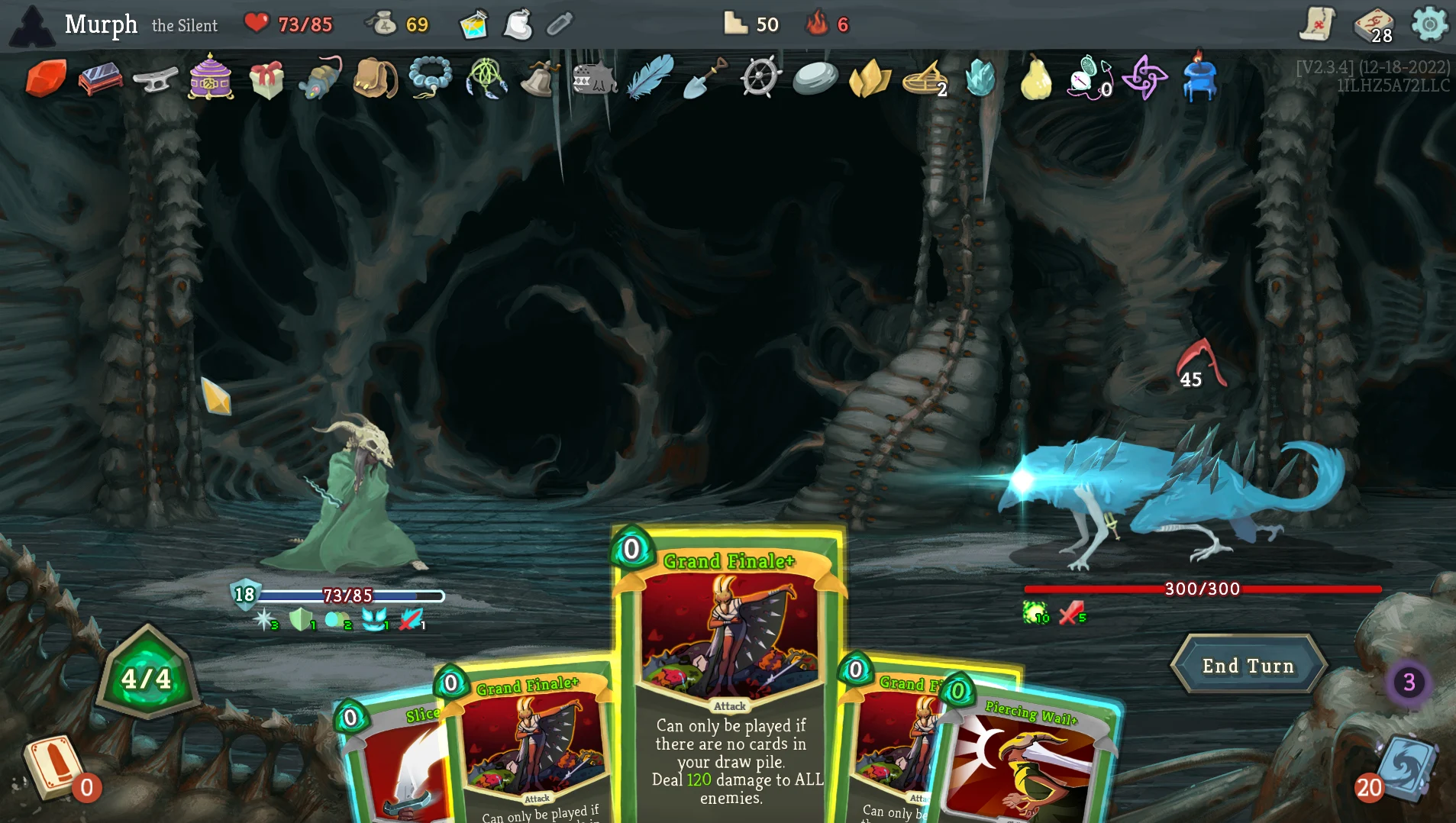1456x823 pixels.
Task: Open the settings gear menu
Action: (x=1429, y=25)
